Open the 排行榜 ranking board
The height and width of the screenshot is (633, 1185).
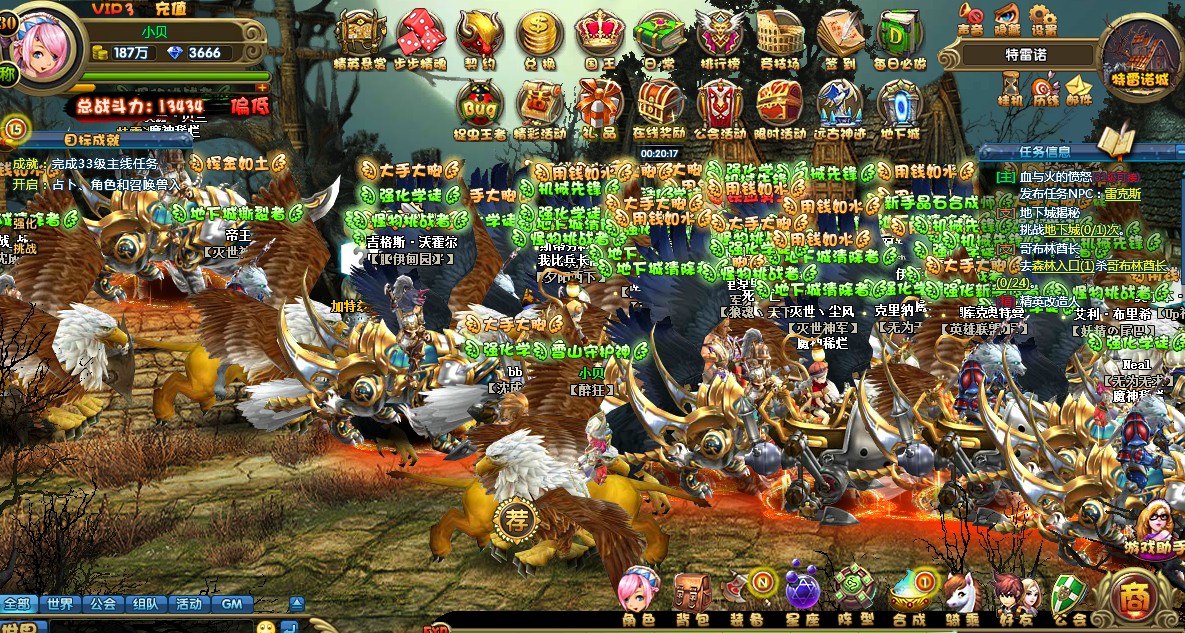[x=720, y=34]
